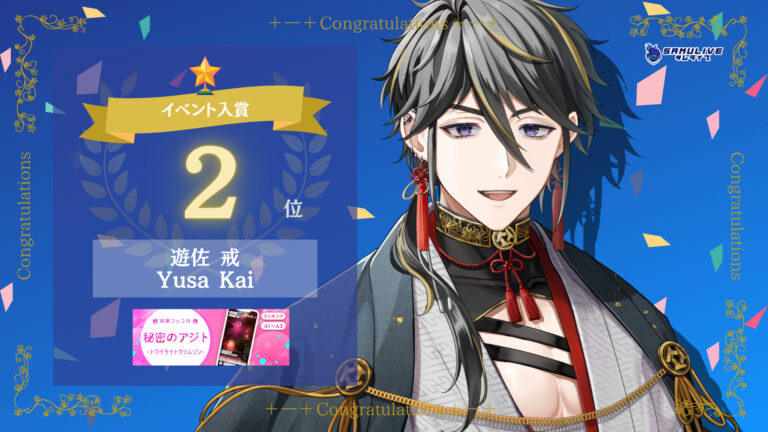Image resolution: width=768 pixels, height=432 pixels.
Task: Open the 秘密のアジト event banner
Action: point(205,337)
